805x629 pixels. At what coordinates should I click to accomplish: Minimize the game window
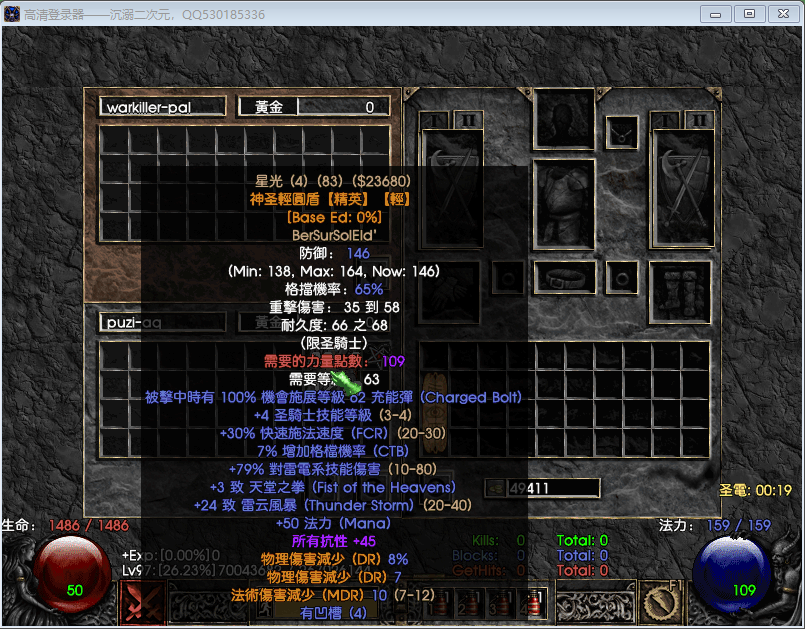click(x=715, y=14)
